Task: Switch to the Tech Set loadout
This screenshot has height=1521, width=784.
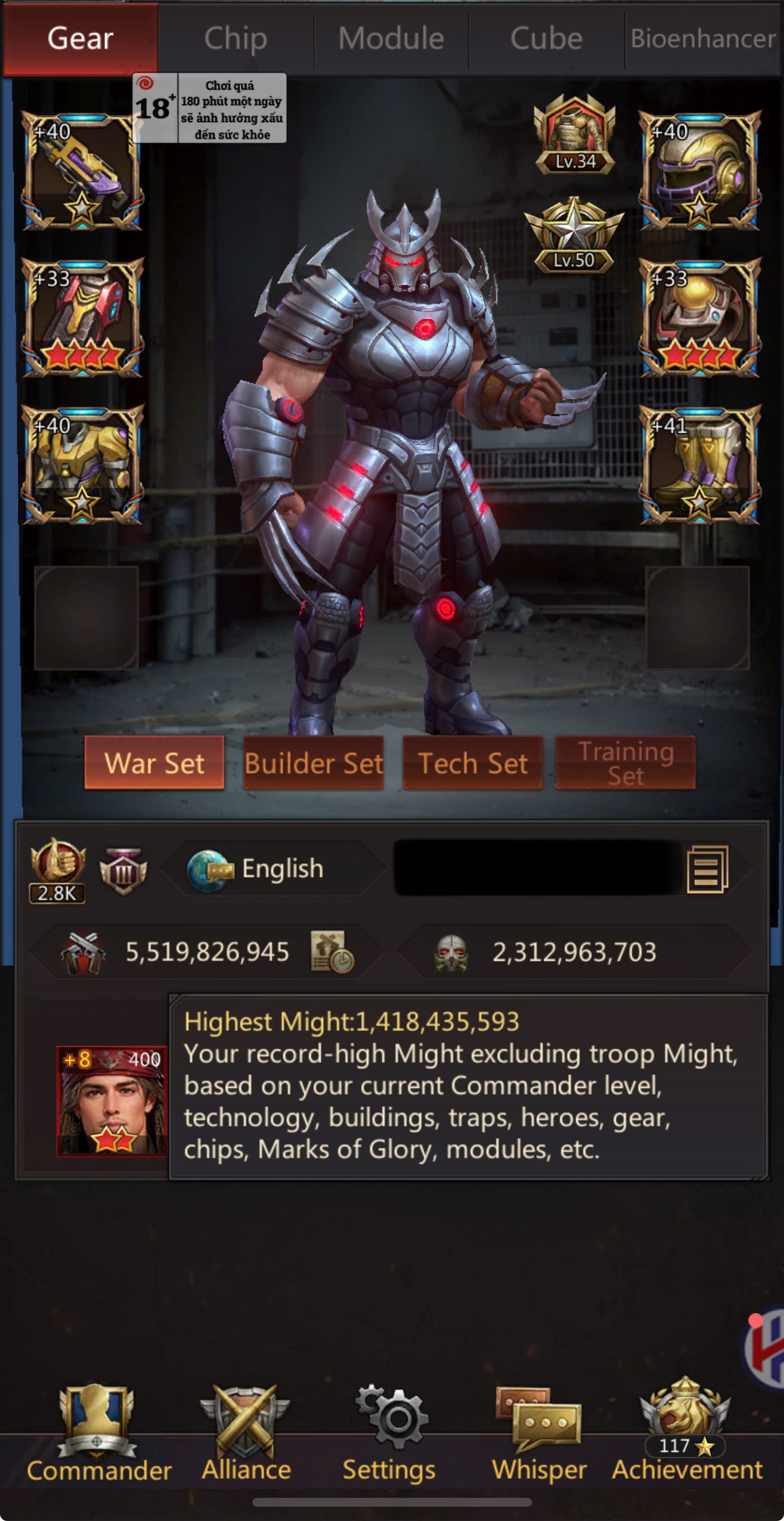Action: click(x=473, y=763)
